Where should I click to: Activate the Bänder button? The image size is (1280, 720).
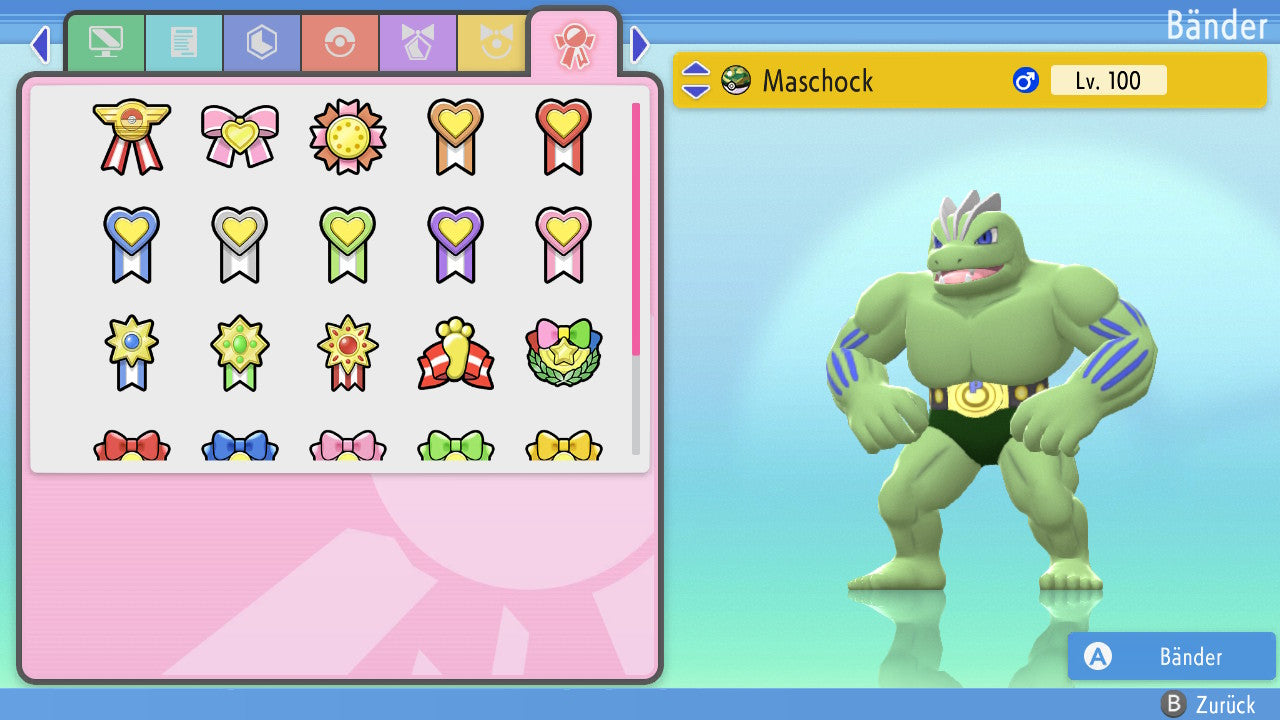coord(1171,656)
